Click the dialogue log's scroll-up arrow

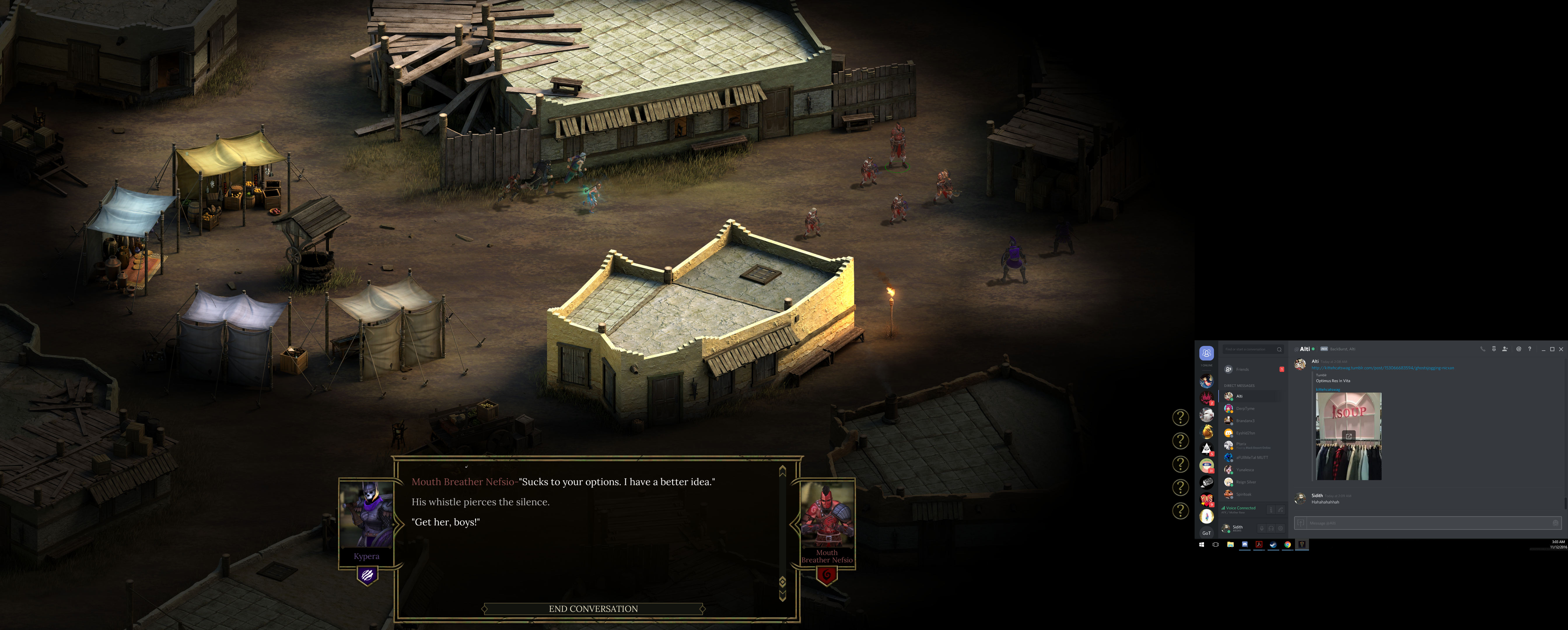783,470
